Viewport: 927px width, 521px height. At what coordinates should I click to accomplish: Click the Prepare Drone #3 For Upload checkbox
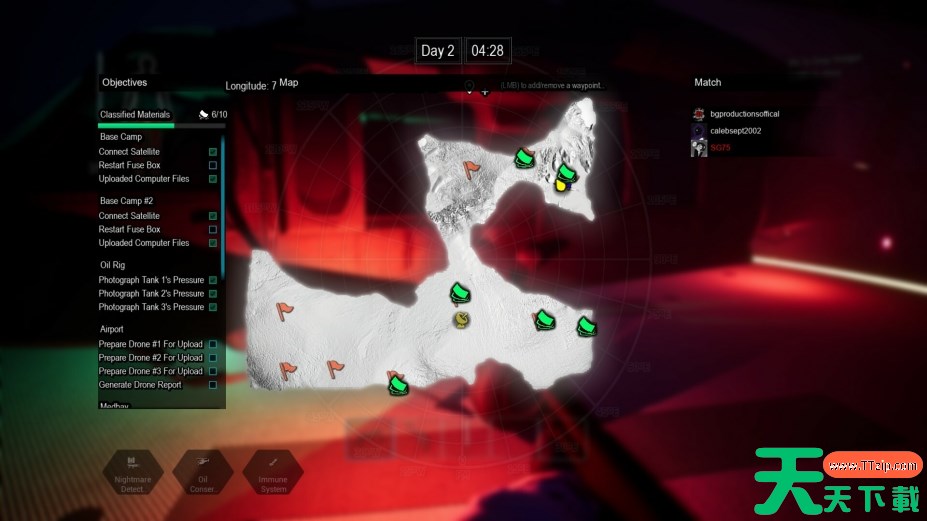point(213,371)
